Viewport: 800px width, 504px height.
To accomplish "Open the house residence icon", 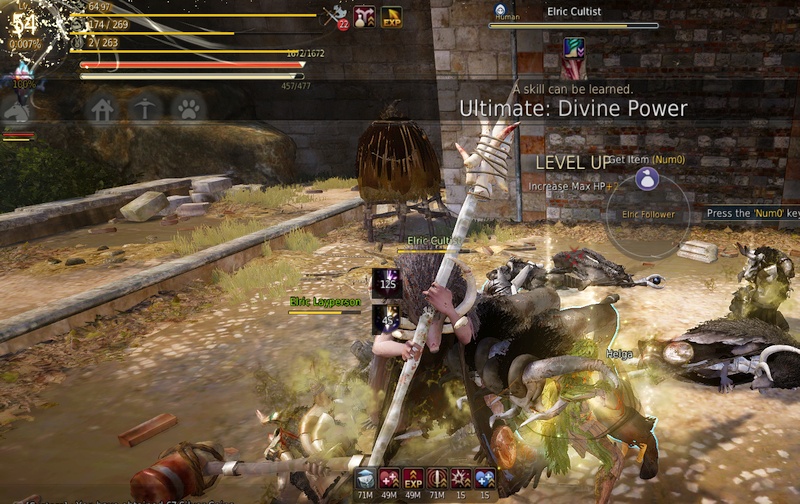I will [102, 108].
